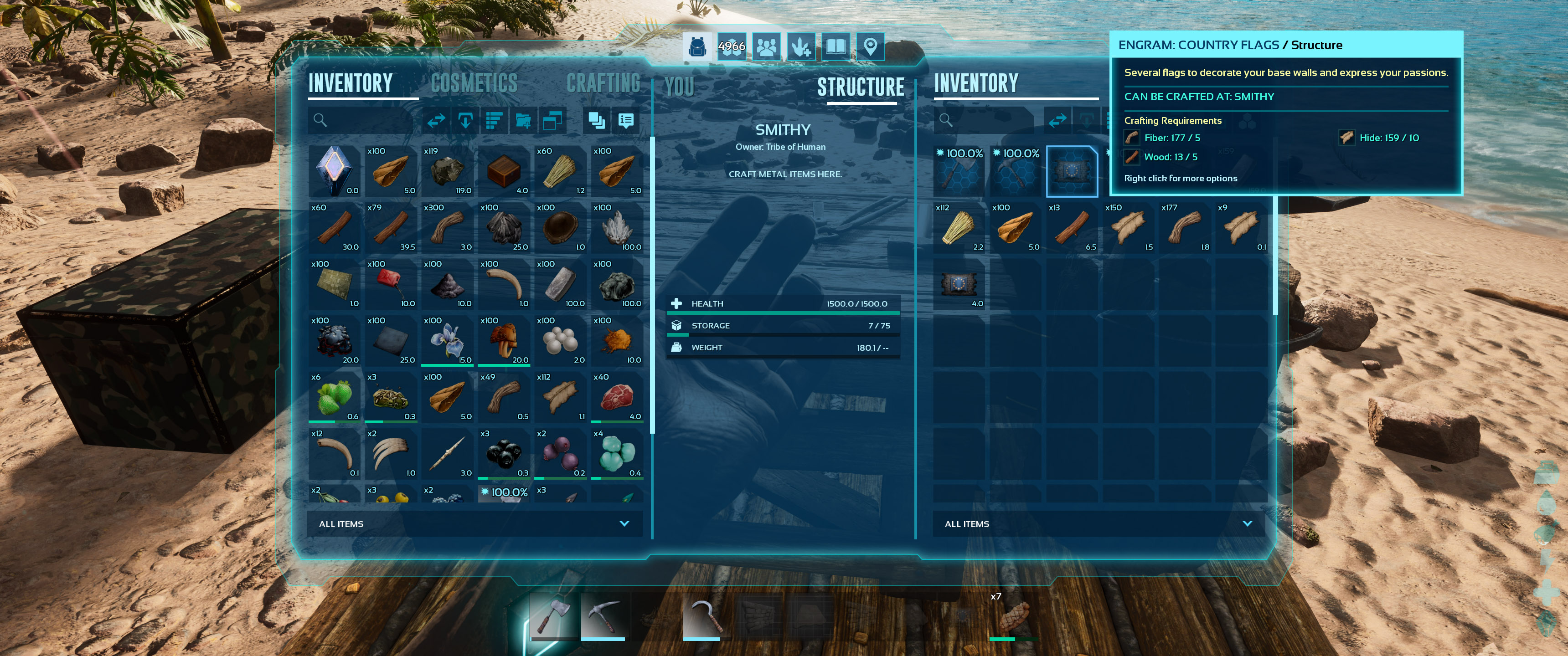Open the map via the location pin icon
Screen dimensions: 1568x656
pyautogui.click(x=872, y=46)
